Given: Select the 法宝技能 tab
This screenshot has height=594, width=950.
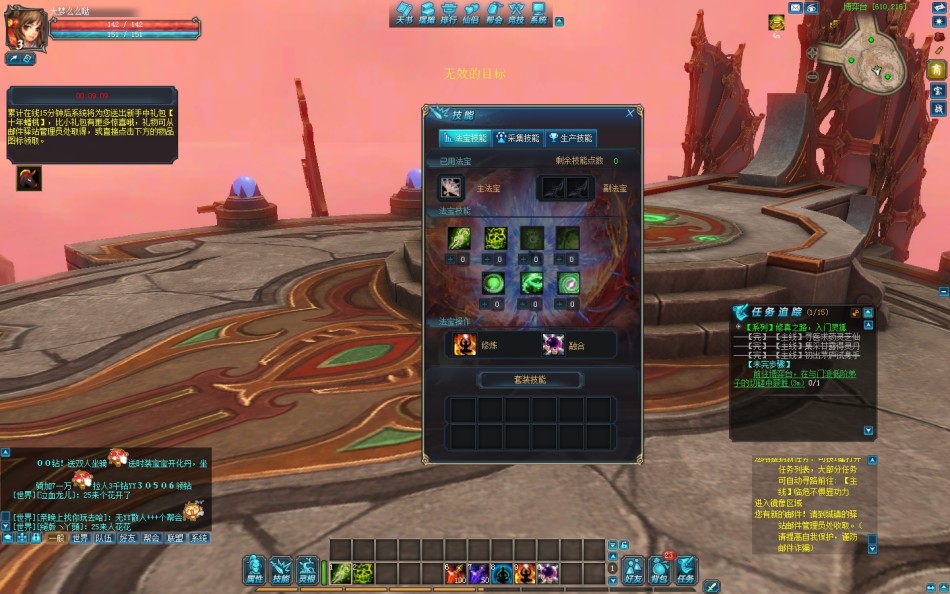Looking at the screenshot, I should pos(465,138).
